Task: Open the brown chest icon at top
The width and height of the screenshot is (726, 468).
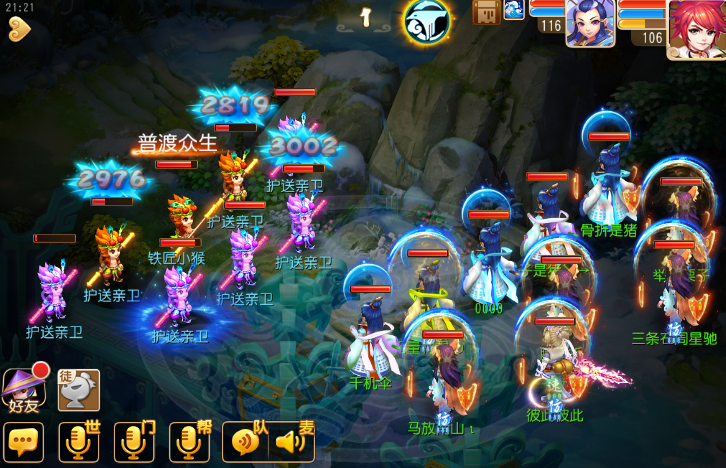Action: point(486,13)
